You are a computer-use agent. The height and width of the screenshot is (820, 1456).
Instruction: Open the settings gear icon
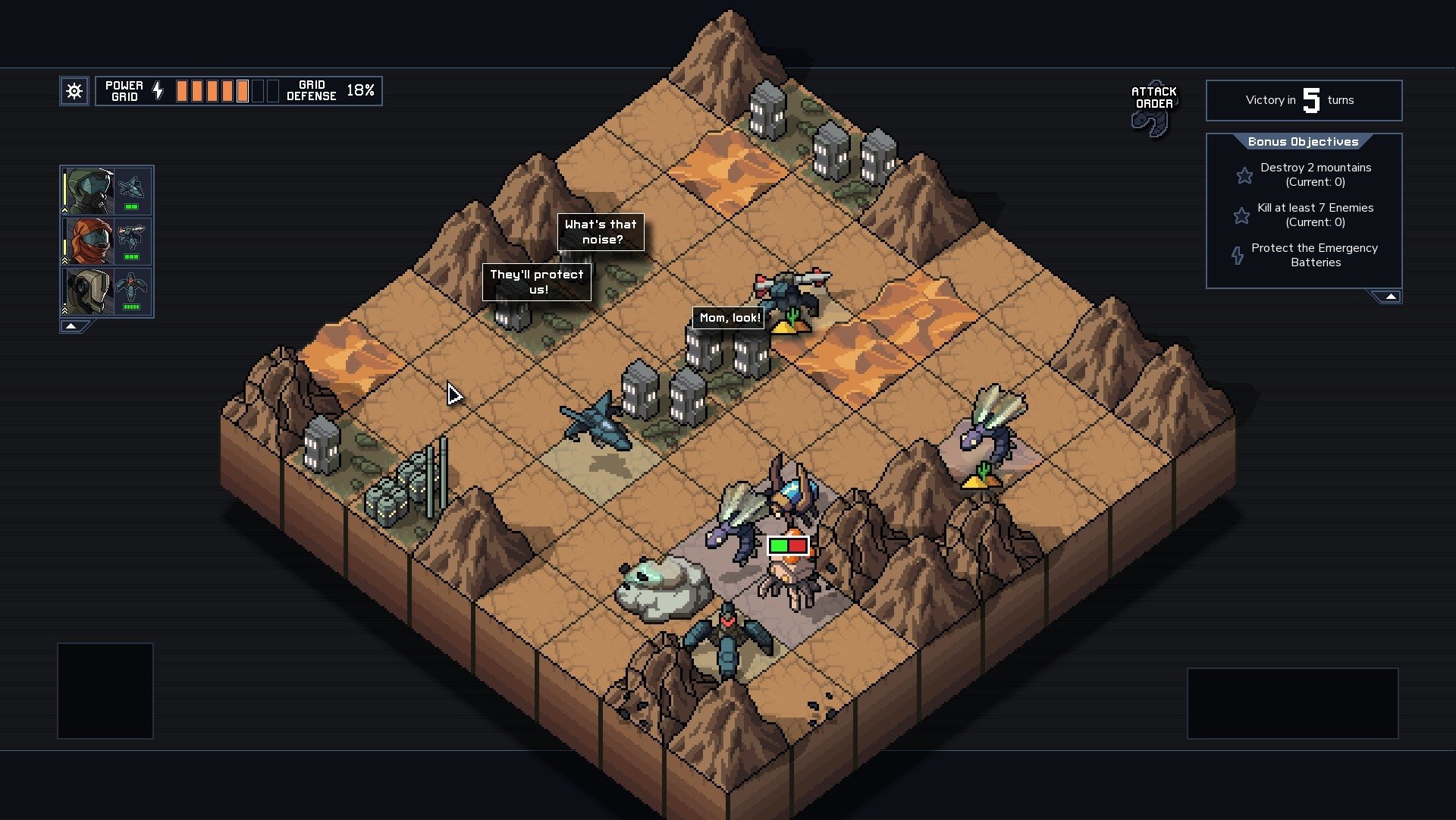(x=74, y=90)
